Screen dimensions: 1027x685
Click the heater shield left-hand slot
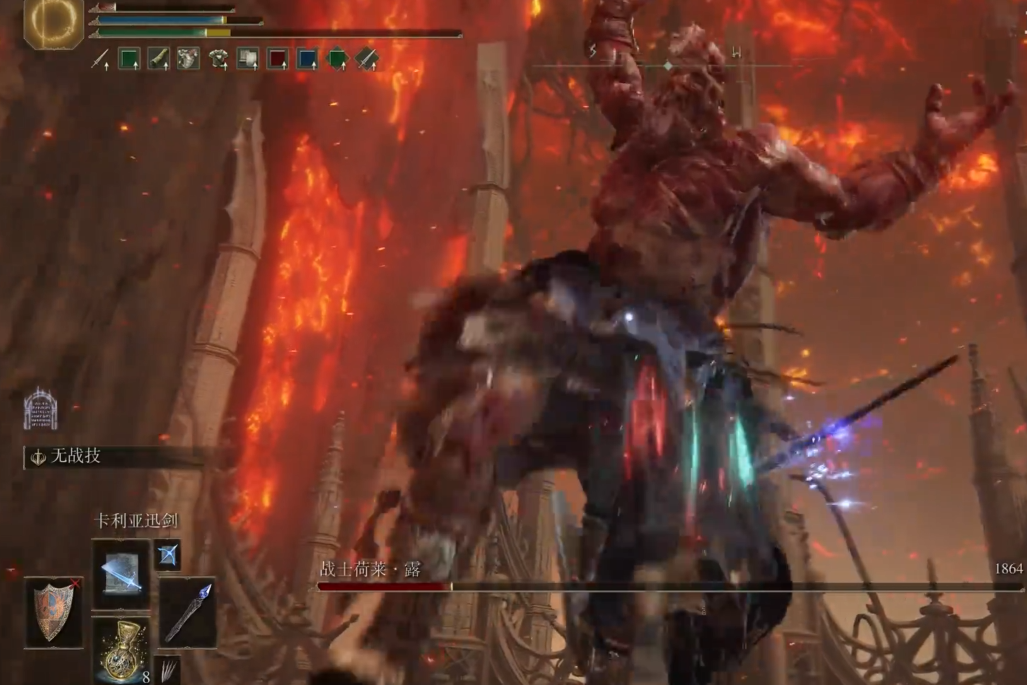(x=54, y=611)
